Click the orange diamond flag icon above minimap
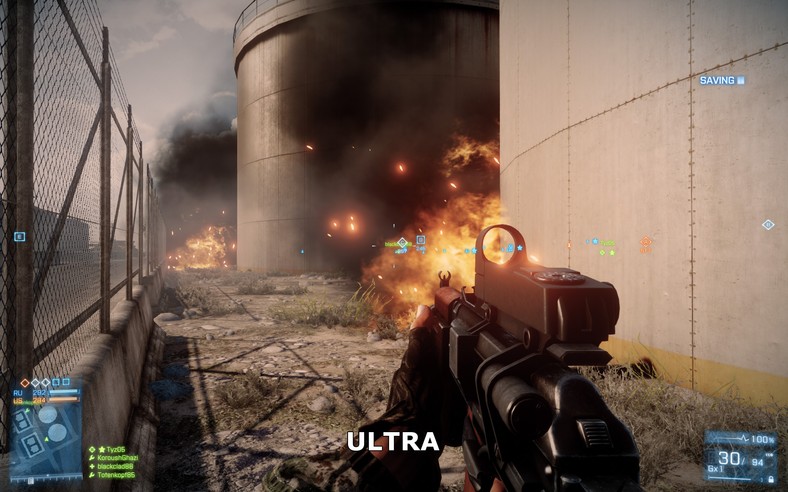This screenshot has height=492, width=788. [x=24, y=382]
